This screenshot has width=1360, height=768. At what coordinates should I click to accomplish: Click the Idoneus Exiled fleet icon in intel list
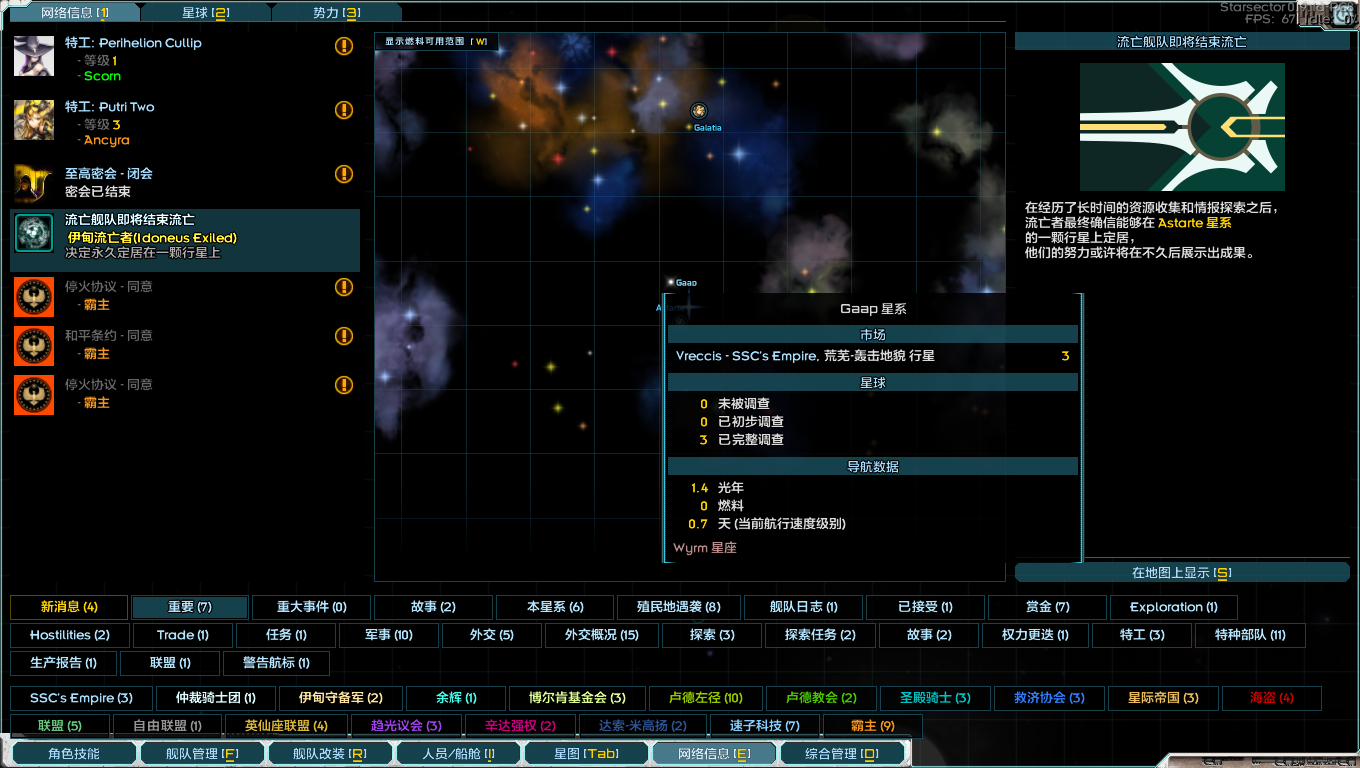(x=33, y=235)
